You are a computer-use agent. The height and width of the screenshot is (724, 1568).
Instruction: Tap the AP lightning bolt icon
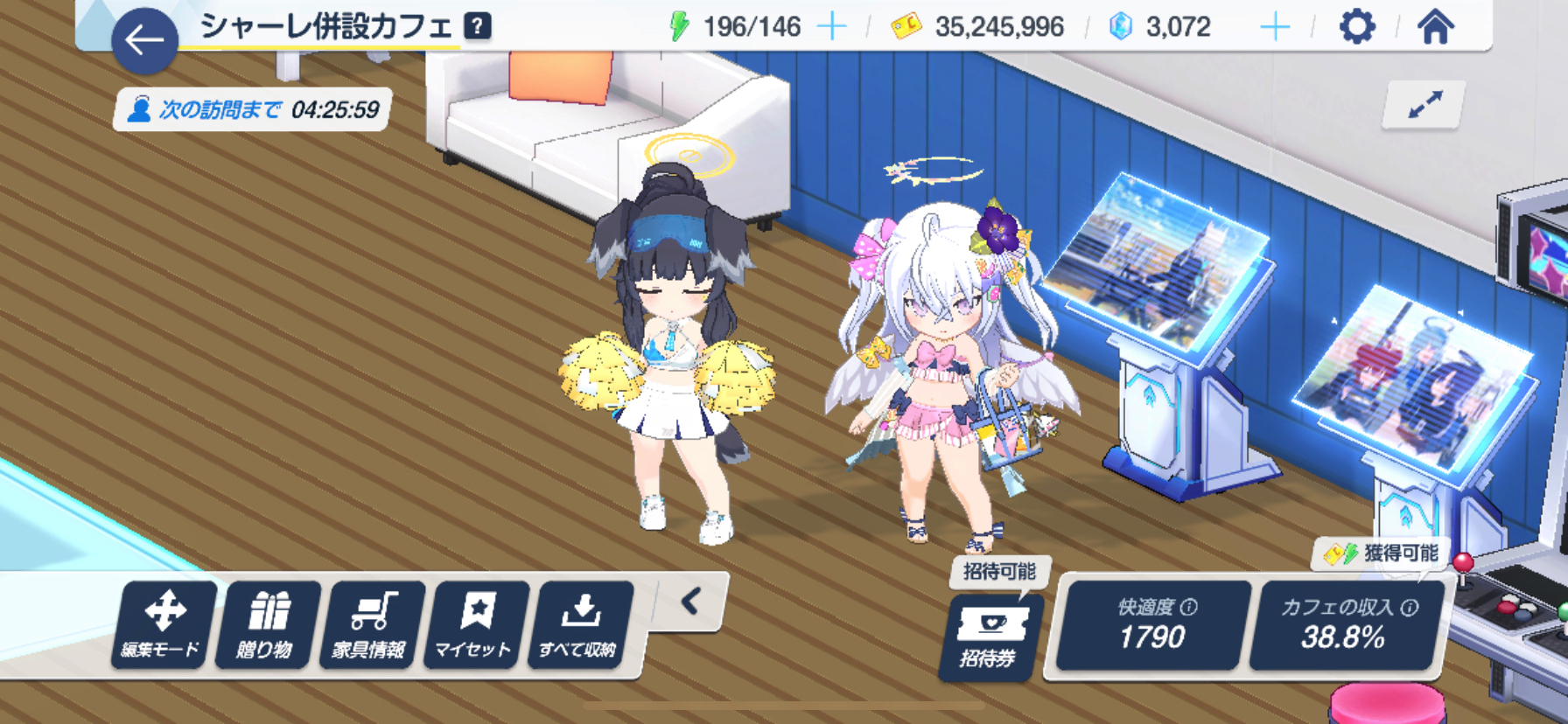[x=681, y=25]
